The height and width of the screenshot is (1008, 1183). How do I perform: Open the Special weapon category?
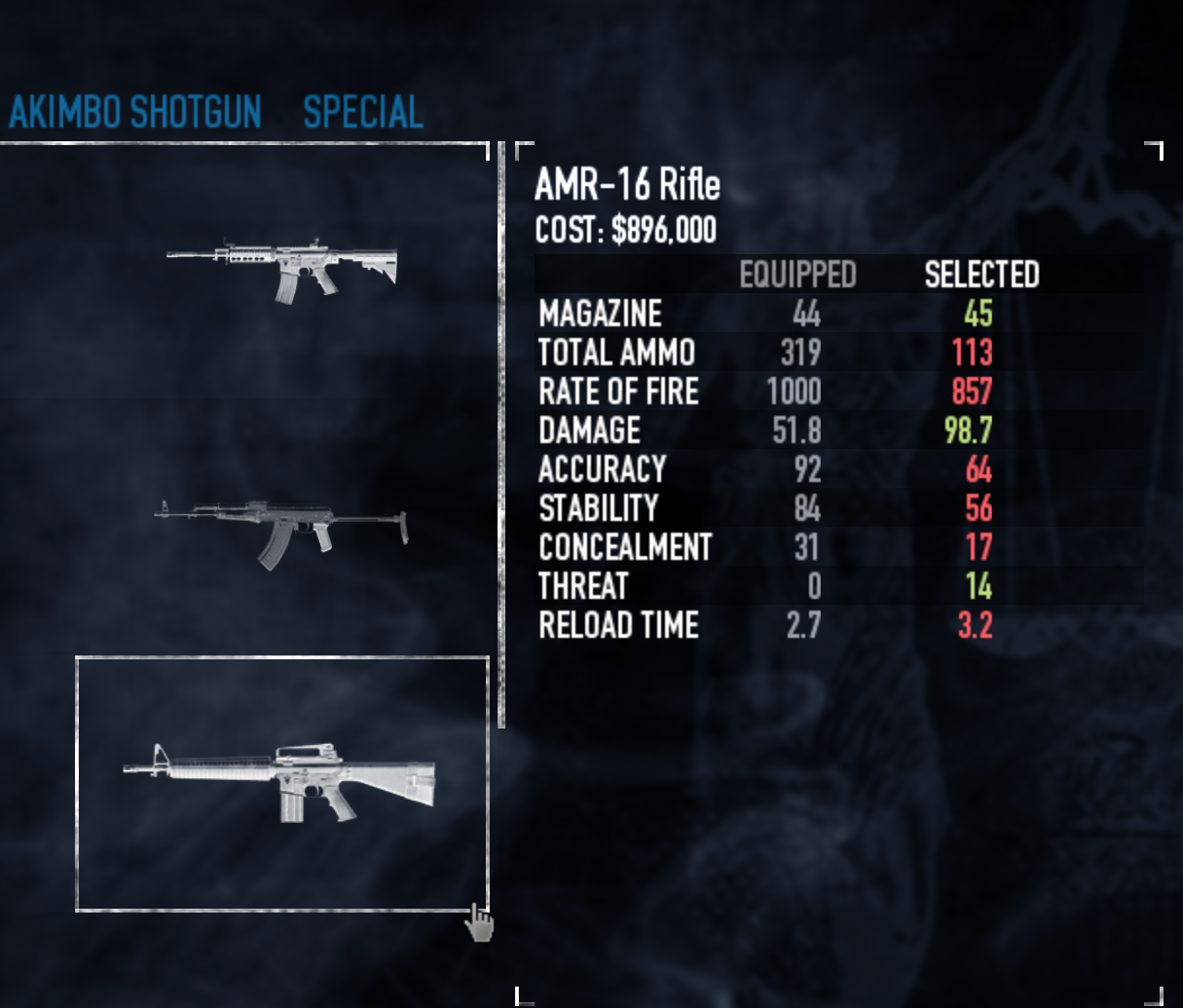click(363, 112)
